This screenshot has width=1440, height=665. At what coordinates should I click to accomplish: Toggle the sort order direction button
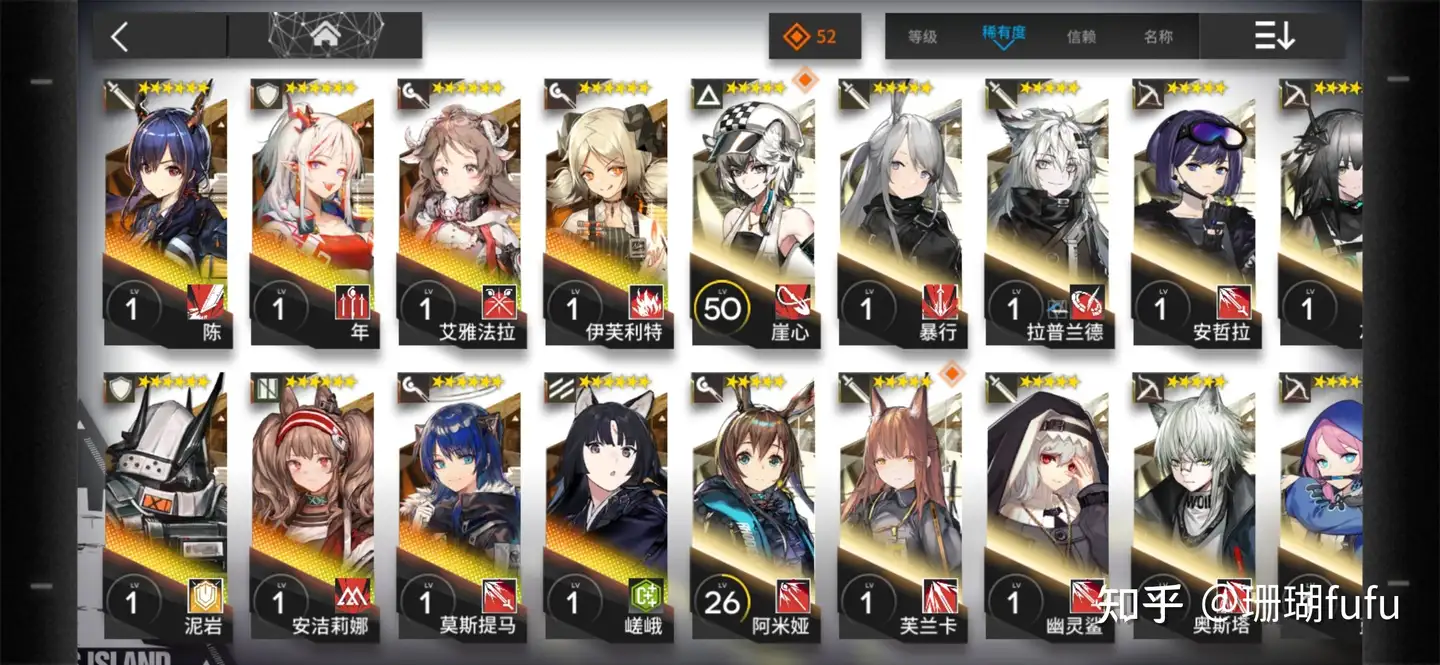pos(1274,37)
